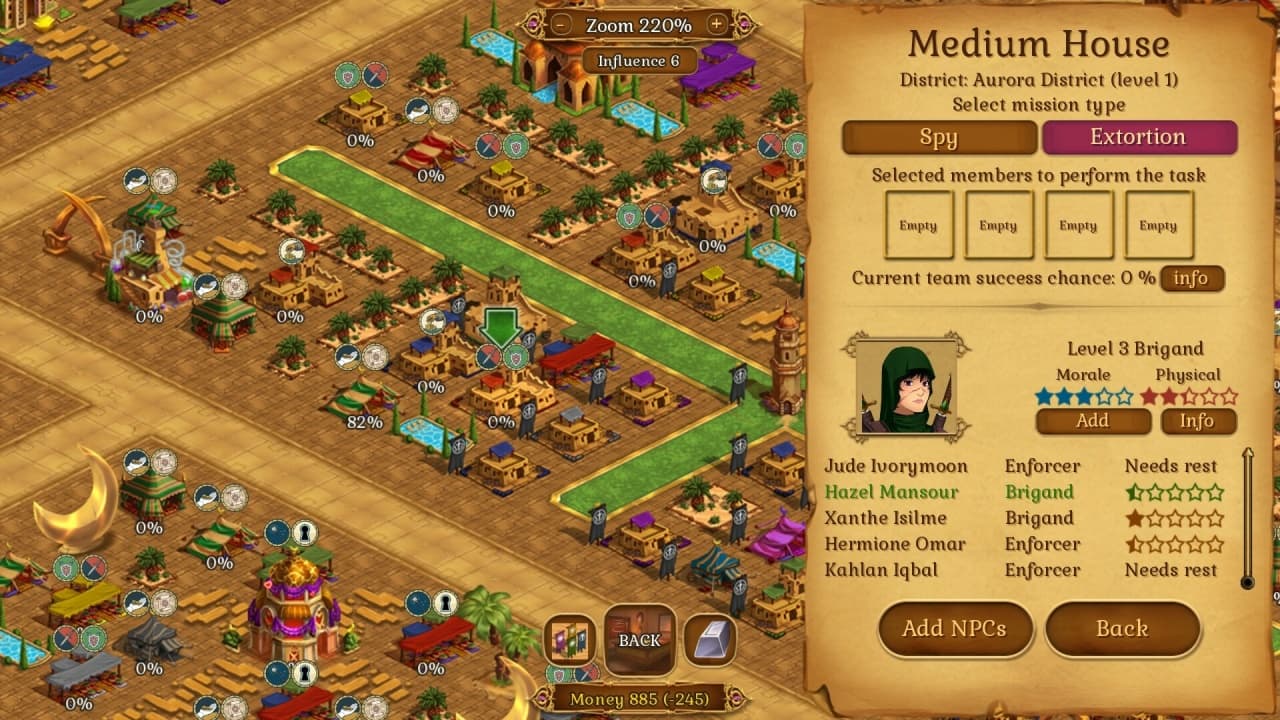Image resolution: width=1280 pixels, height=720 pixels.
Task: Choose the Extortion mission type
Action: pos(1139,138)
